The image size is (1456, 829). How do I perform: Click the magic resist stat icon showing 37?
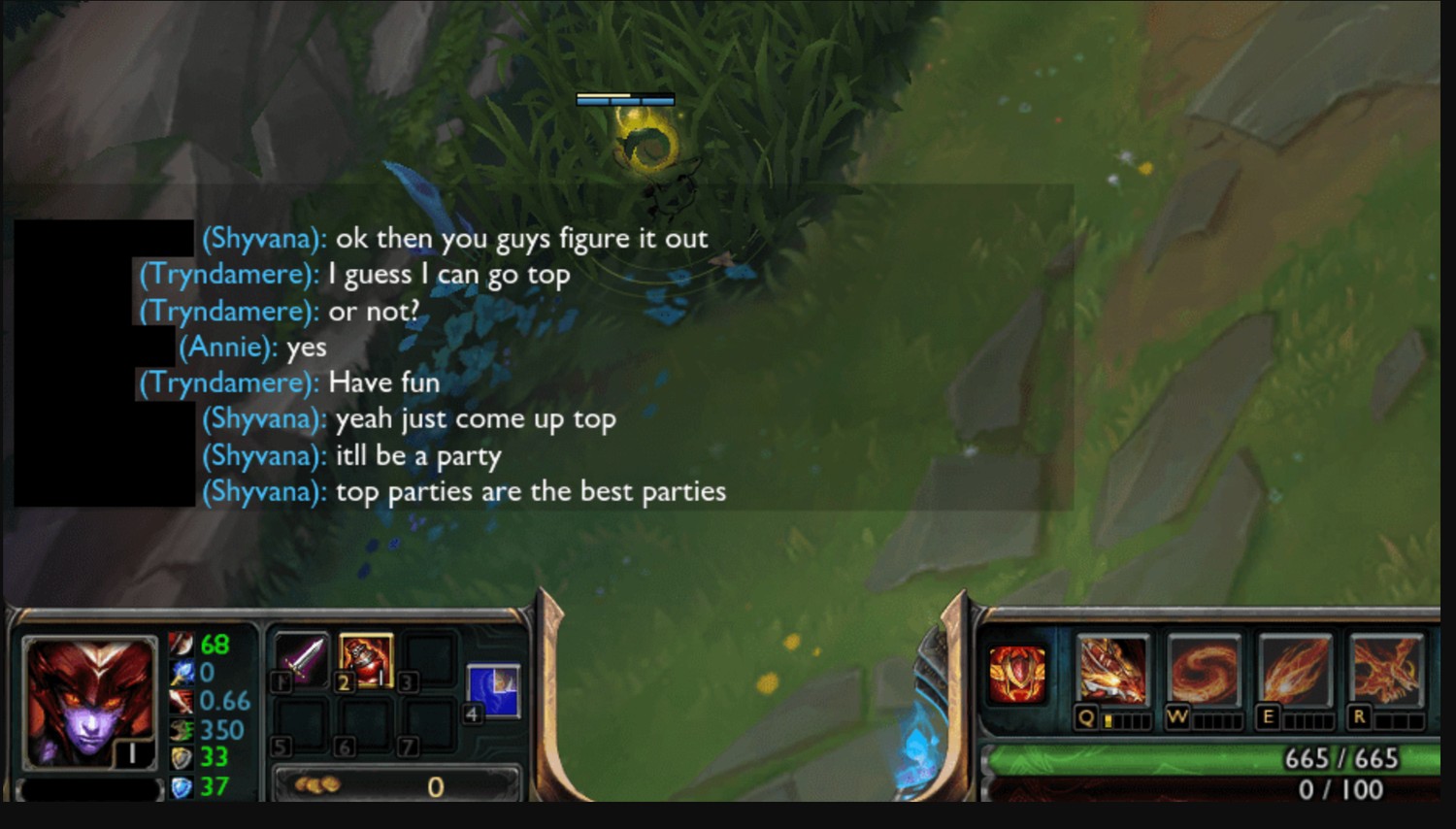pos(181,787)
